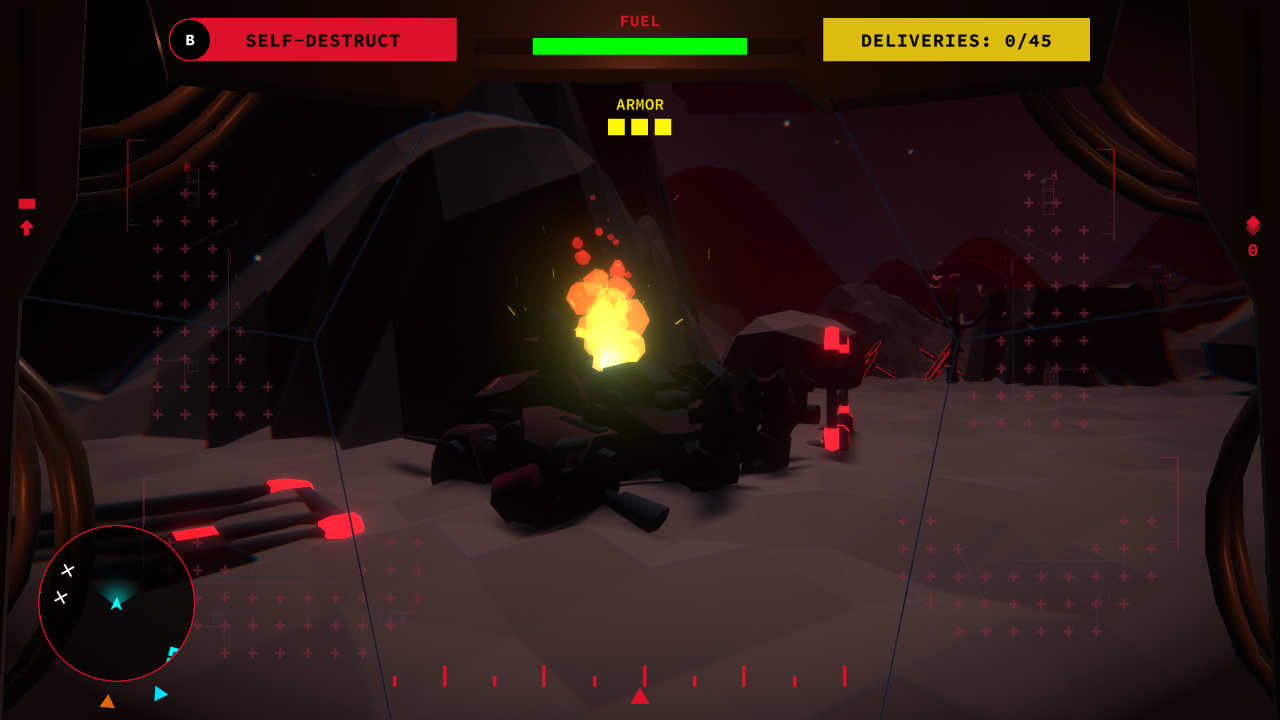Image resolution: width=1280 pixels, height=720 pixels.
Task: Click the red zero counter icon on right
Action: point(1253,250)
